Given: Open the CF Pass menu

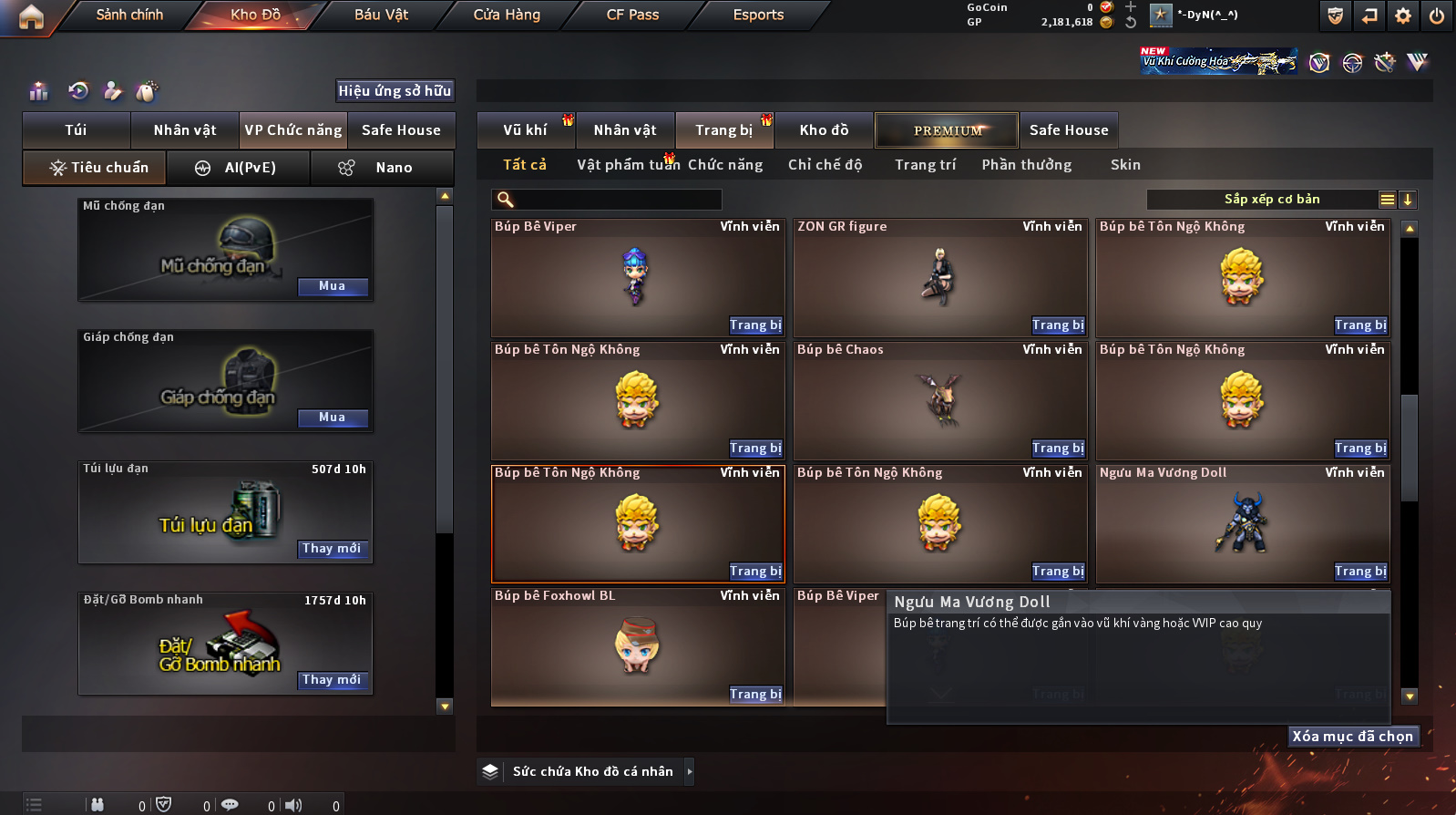Looking at the screenshot, I should [x=632, y=15].
